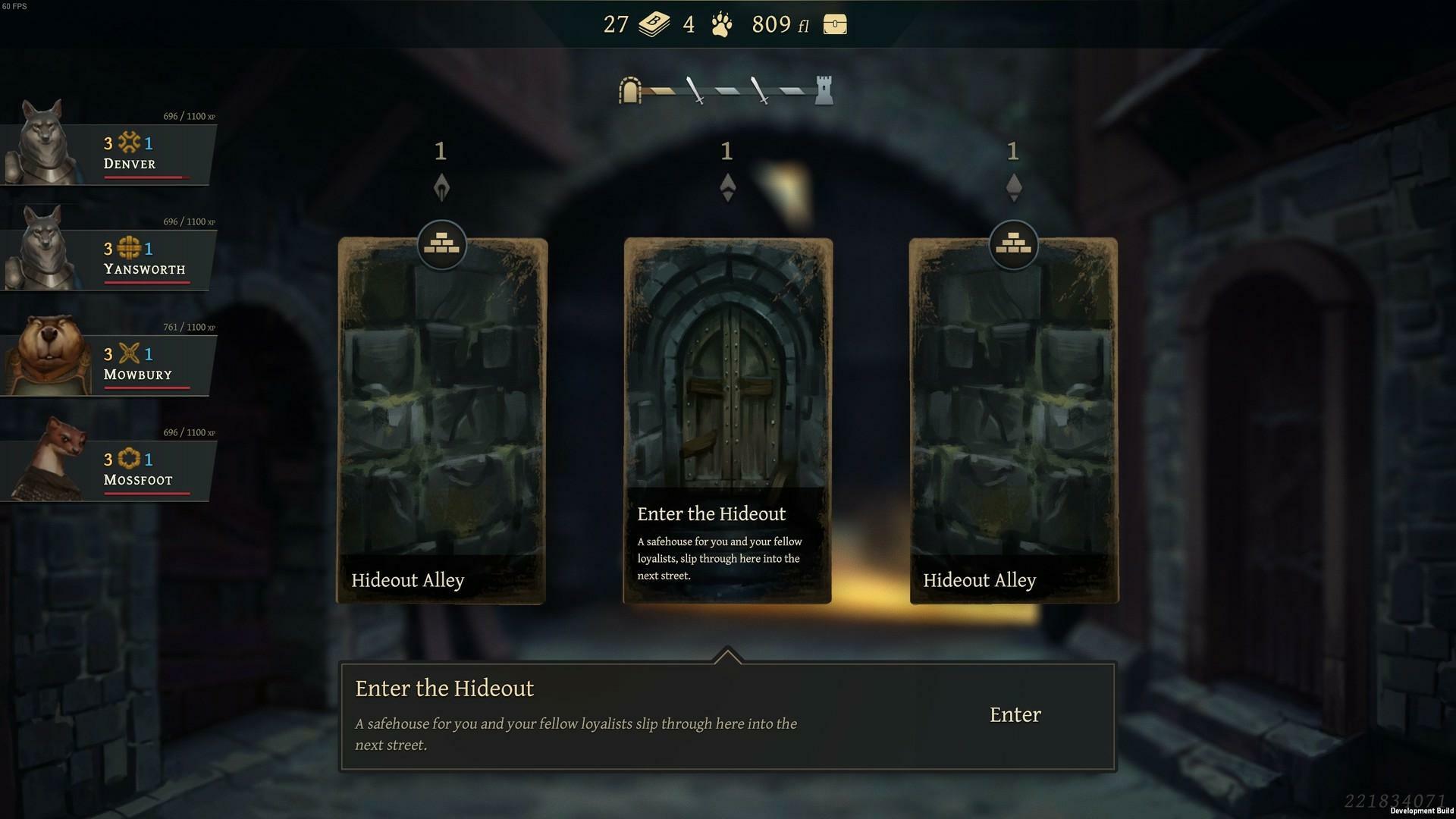Select the flower emblem next to Mossfoot's level
Screen dimensions: 1456x819
click(x=127, y=459)
